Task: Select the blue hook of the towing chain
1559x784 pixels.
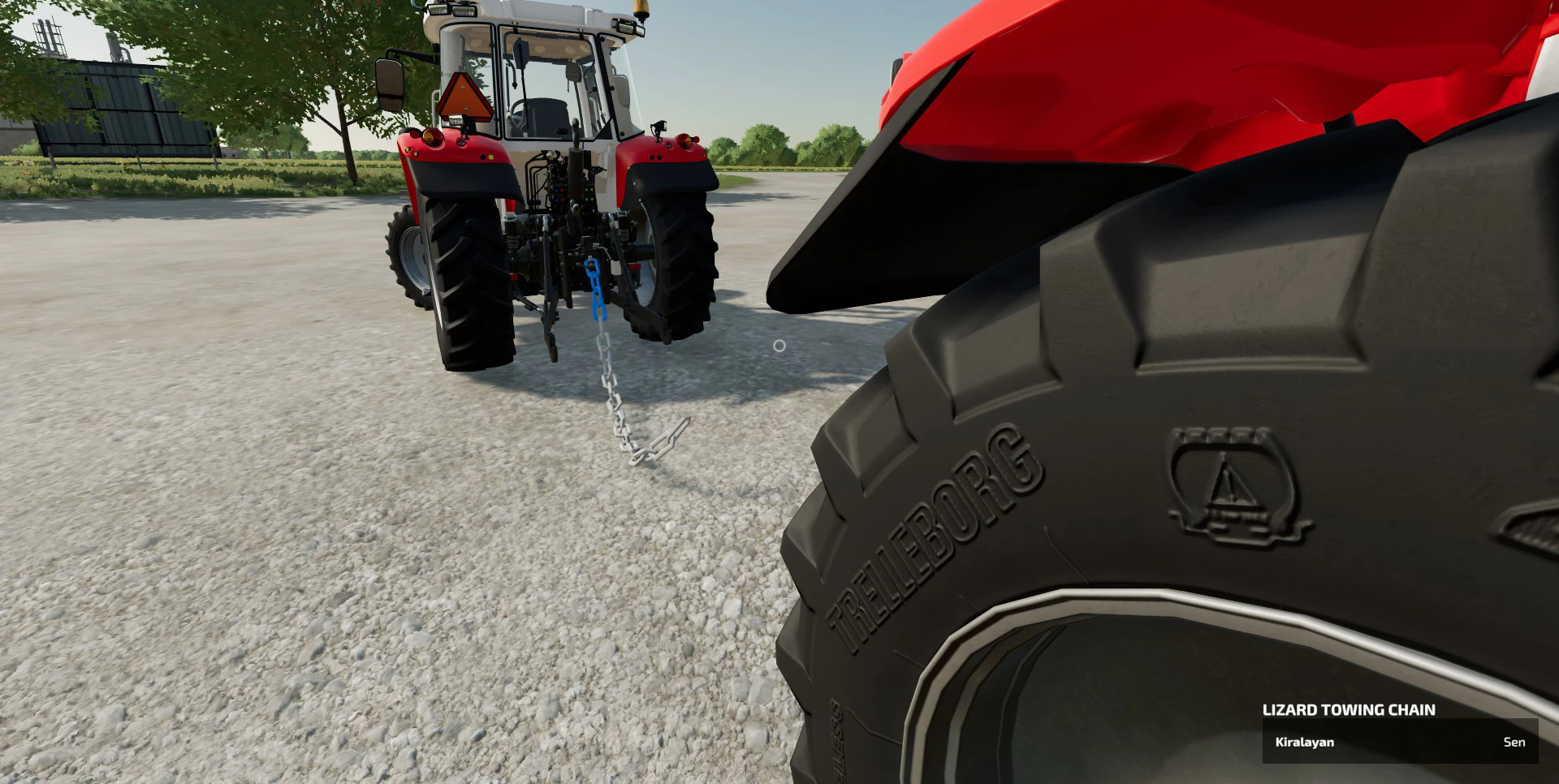Action: click(591, 264)
